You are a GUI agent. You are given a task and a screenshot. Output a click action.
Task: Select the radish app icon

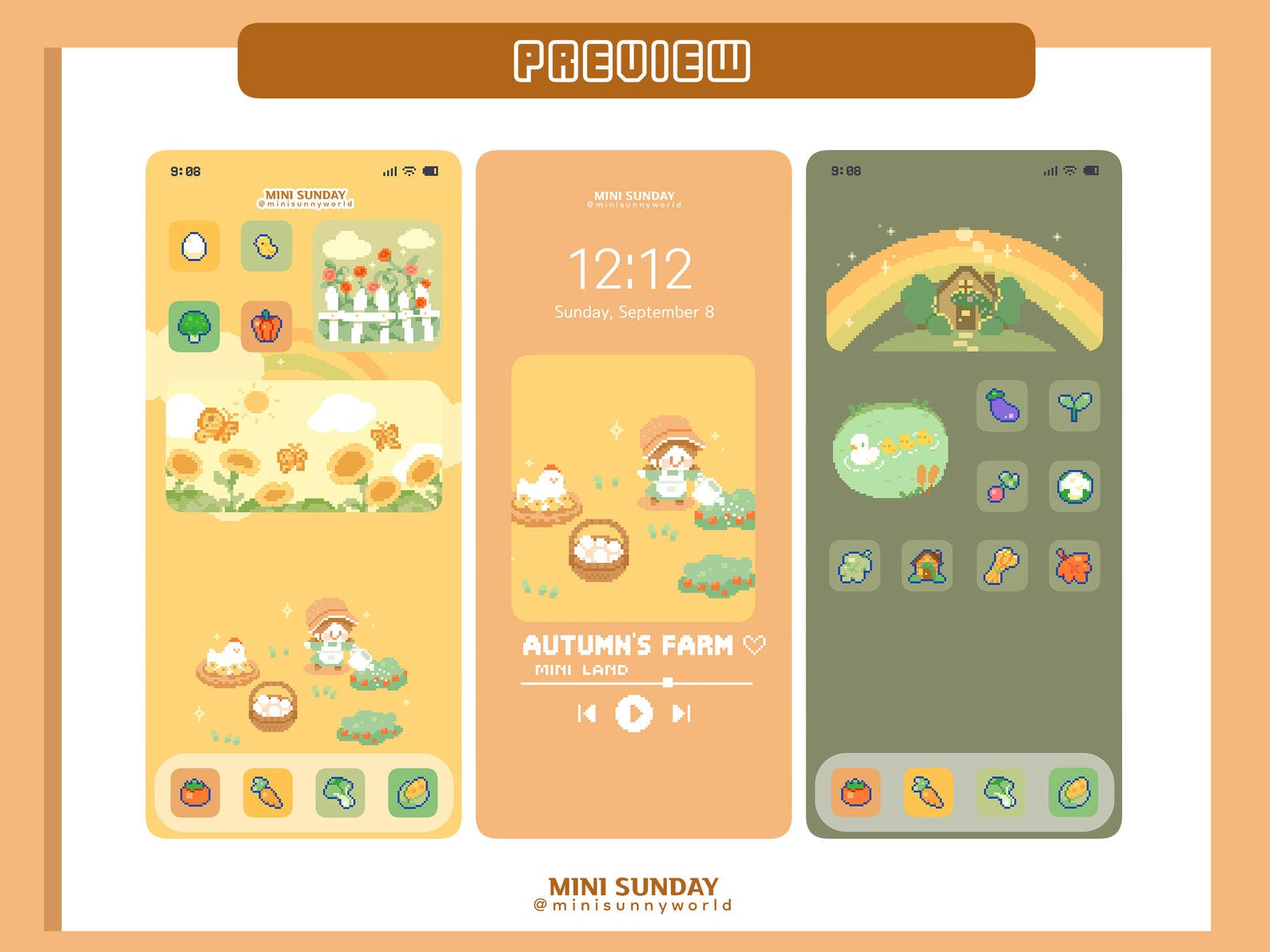[1002, 486]
